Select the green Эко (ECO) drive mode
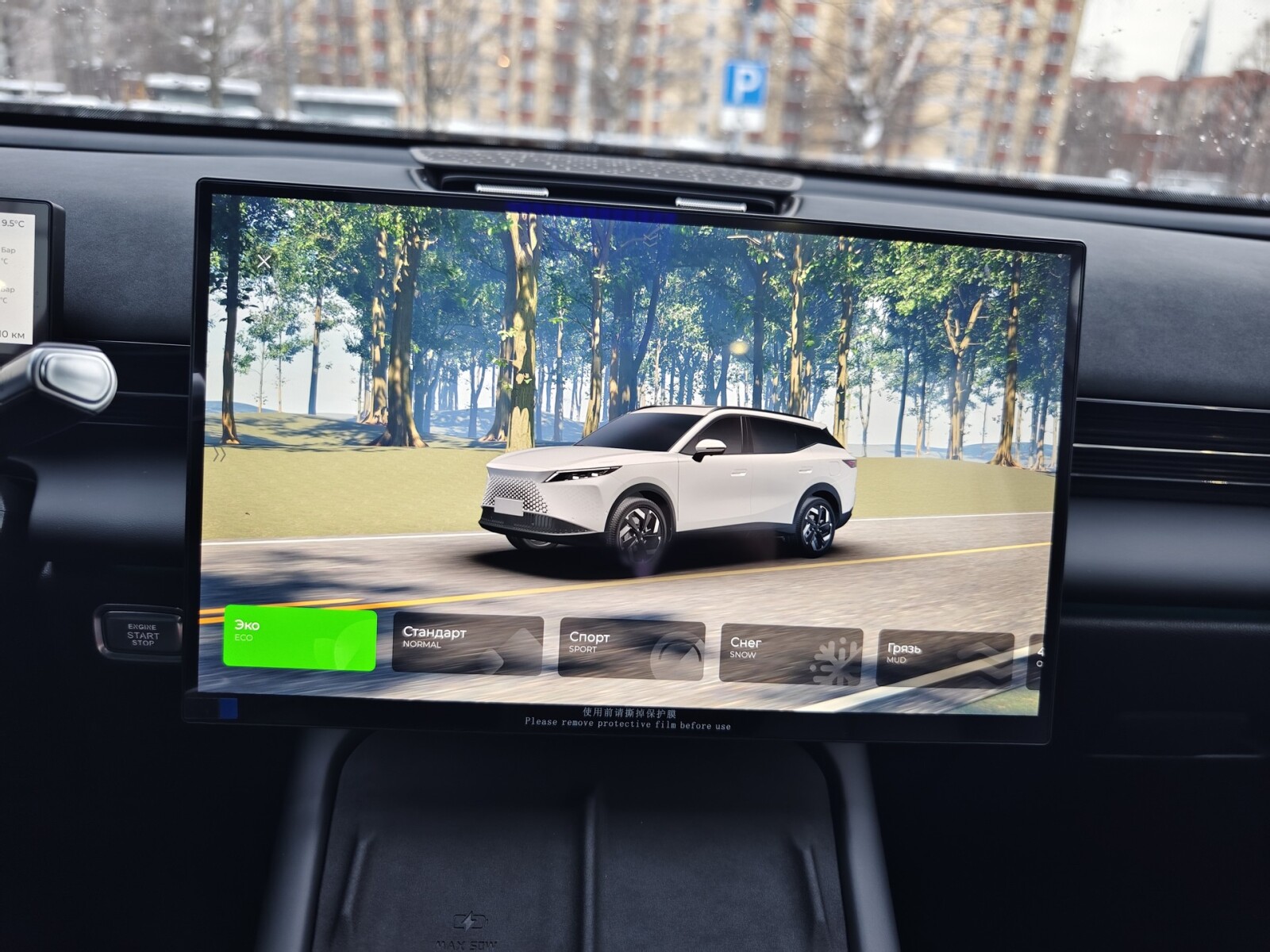Viewport: 1270px width, 952px height. point(299,639)
